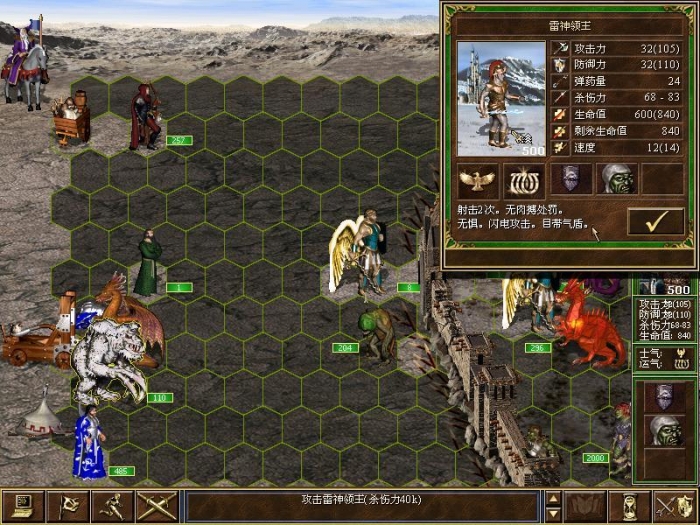The image size is (700, 525).
Task: Surrender using the white flag button
Action: point(66,507)
